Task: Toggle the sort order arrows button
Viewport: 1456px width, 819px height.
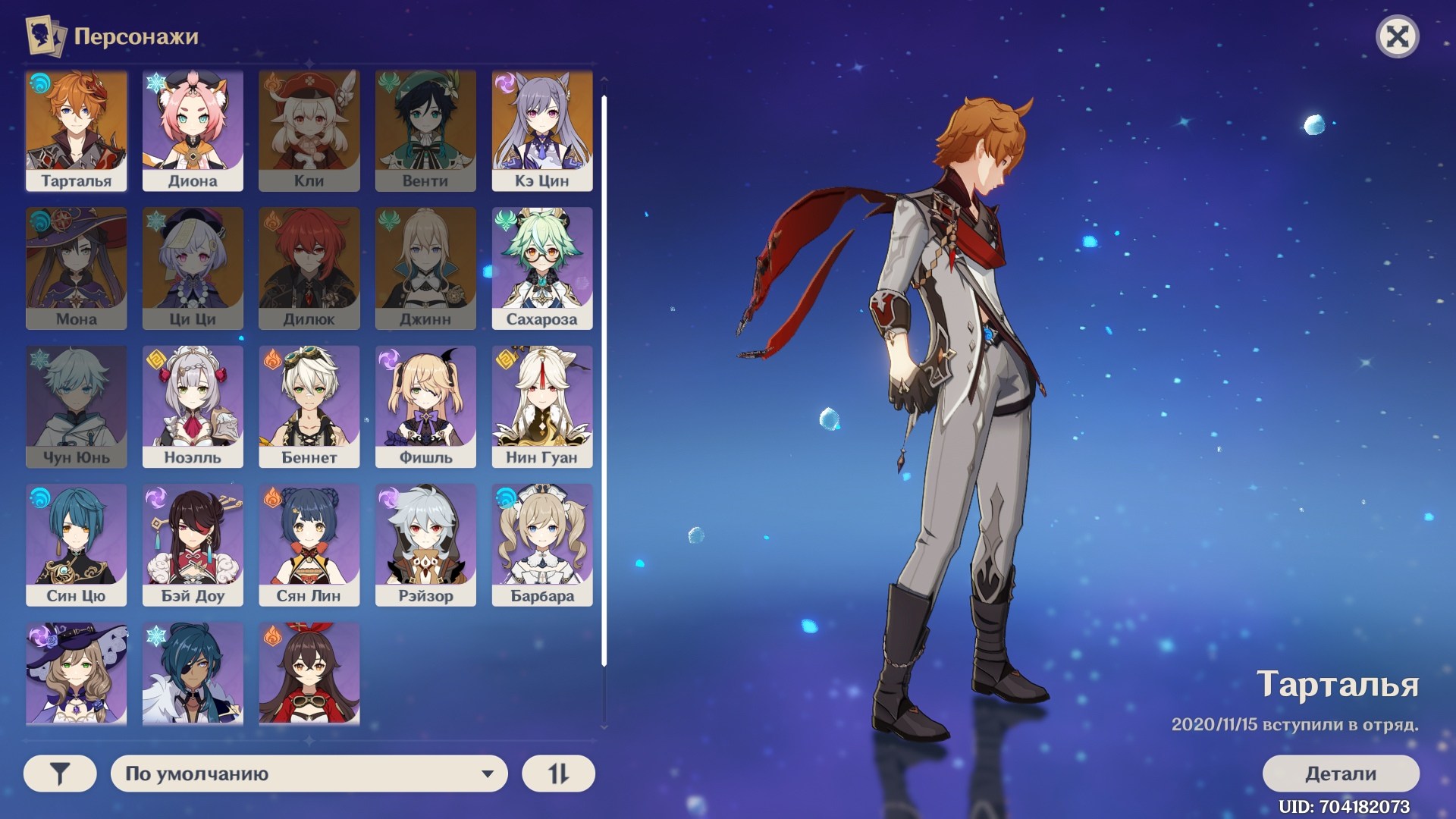Action: coord(558,773)
